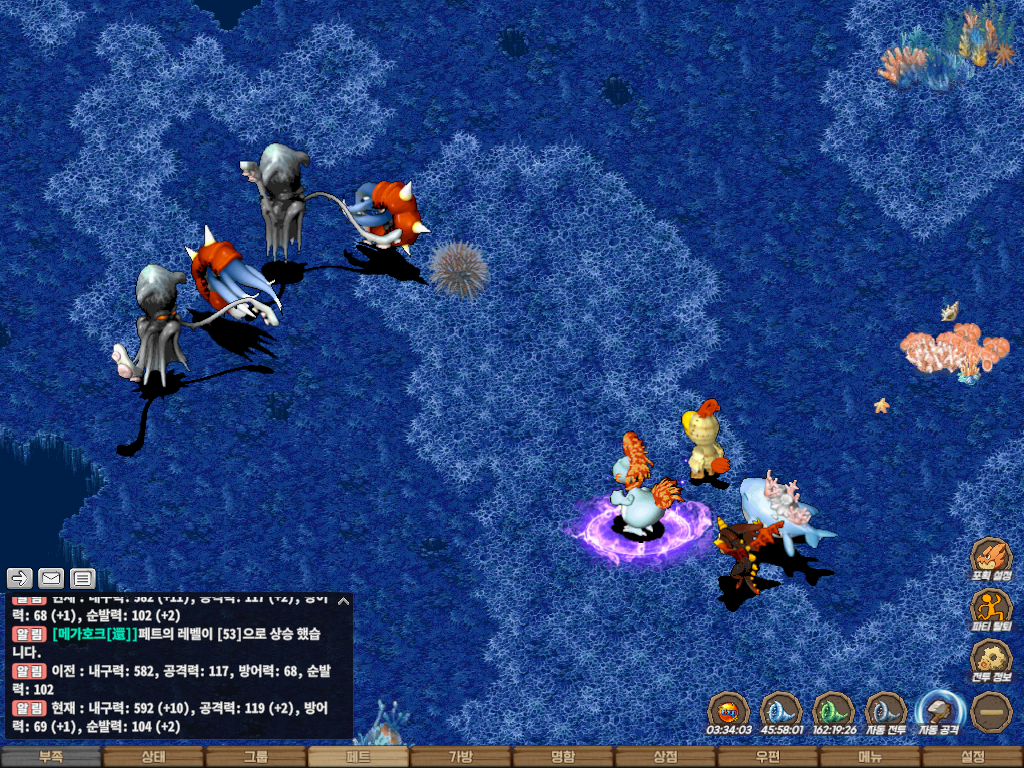Open the 부족 (tribe) menu
Image resolution: width=1024 pixels, height=768 pixels.
51,757
